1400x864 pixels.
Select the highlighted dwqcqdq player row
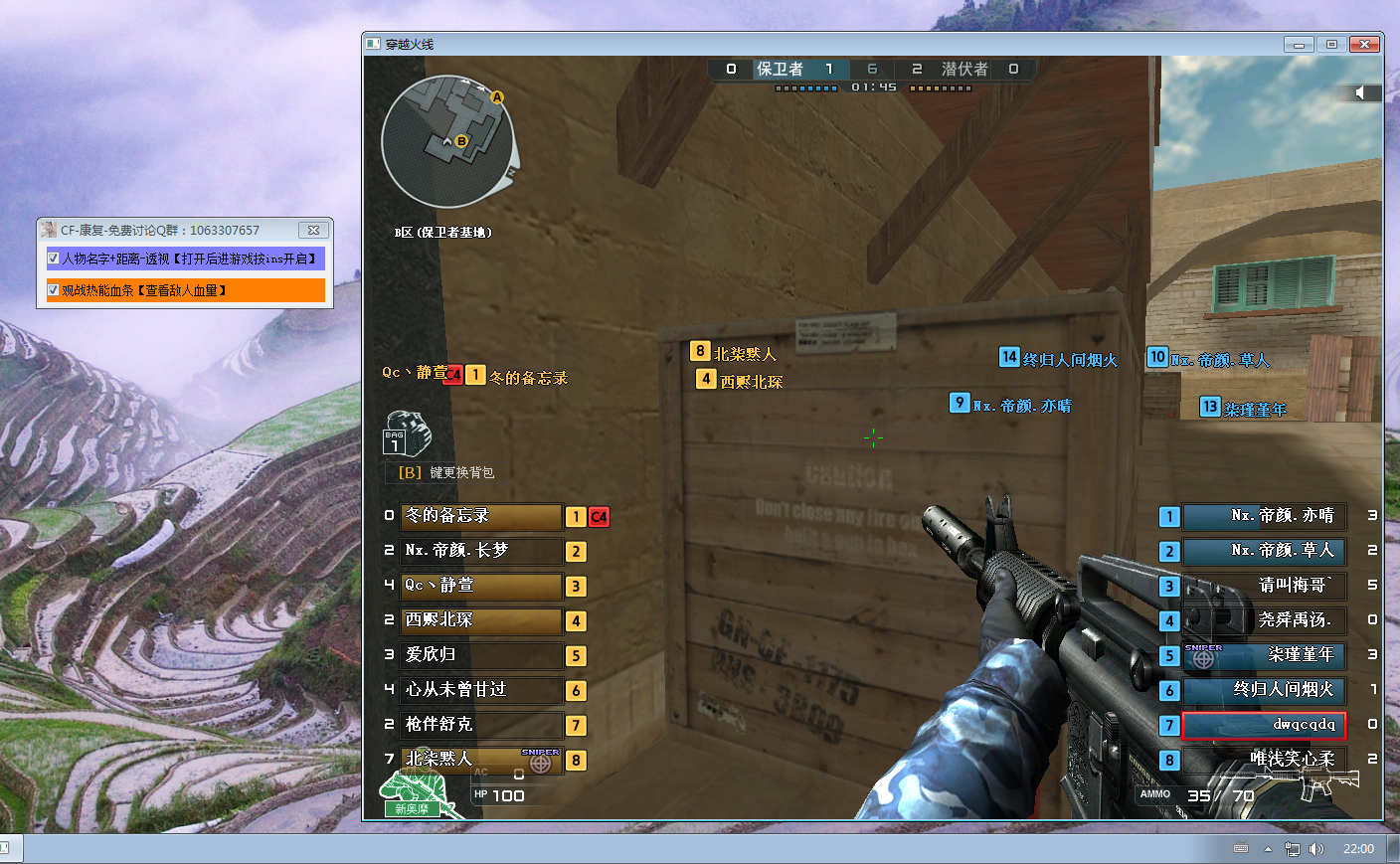click(1263, 726)
